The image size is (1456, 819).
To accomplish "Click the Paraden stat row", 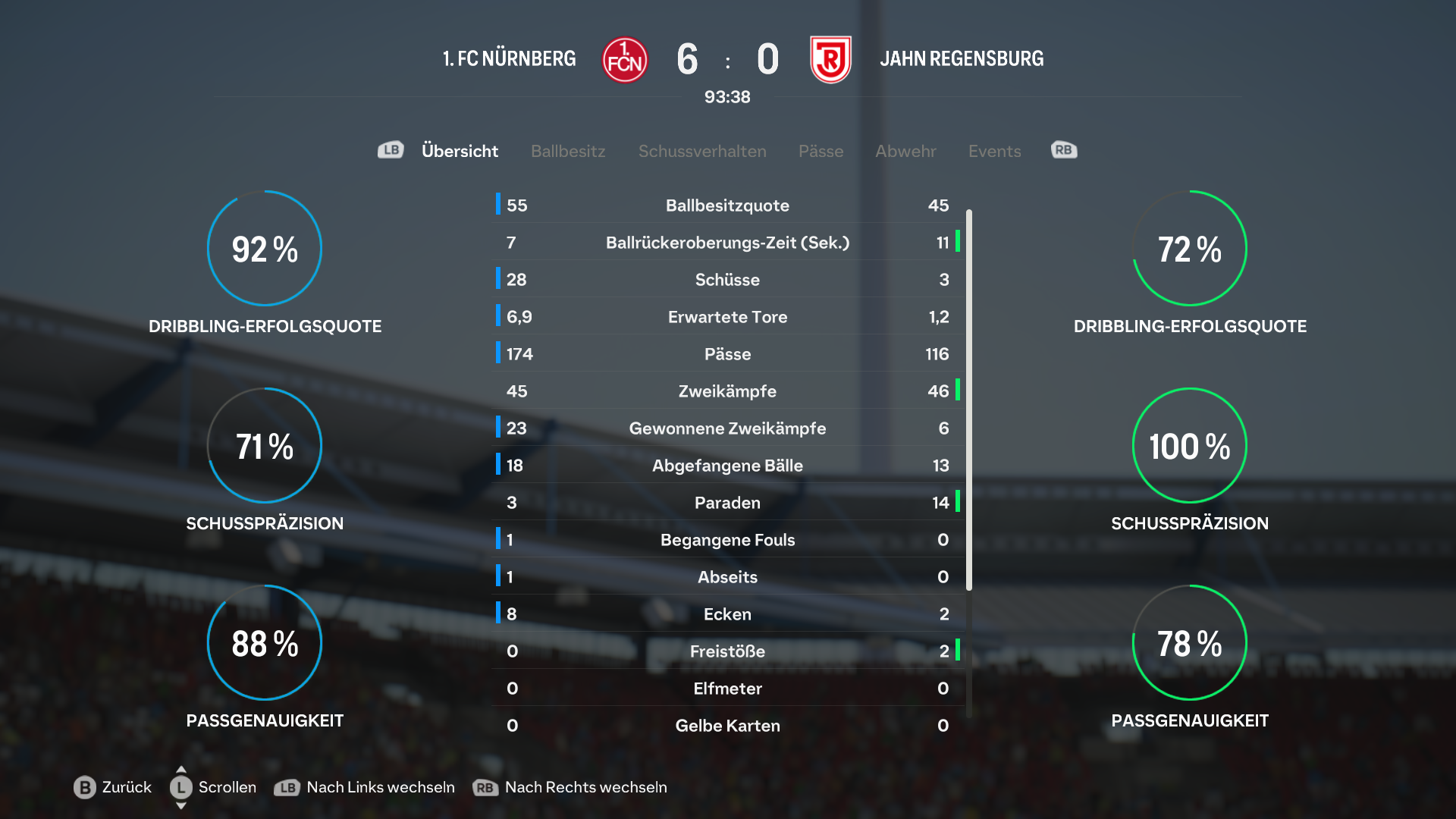I will (x=727, y=503).
